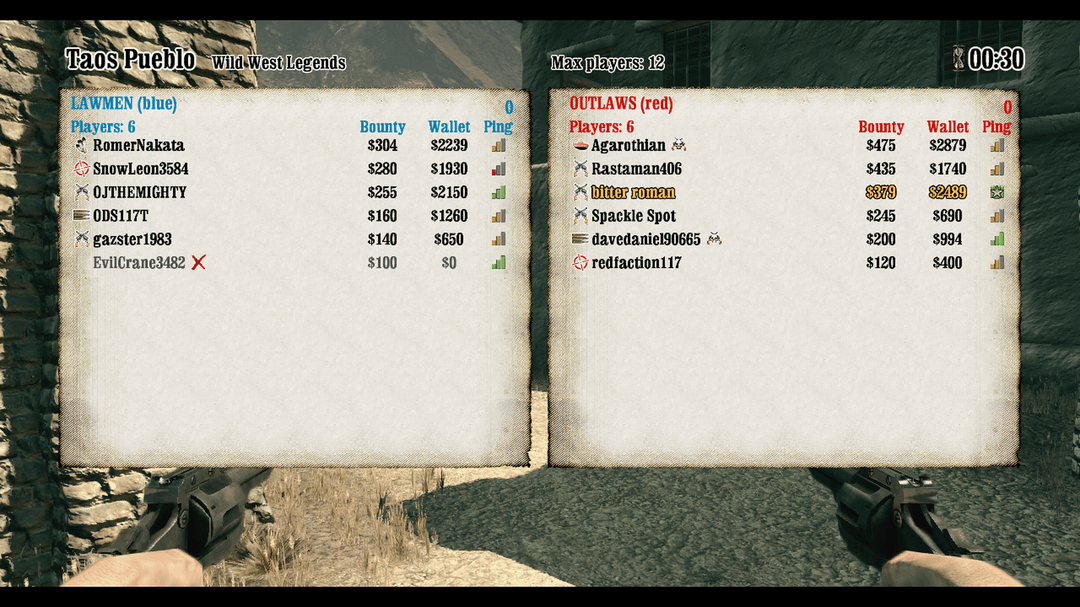
Task: Choose the SnowLeon3584 player row
Action: tap(140, 169)
